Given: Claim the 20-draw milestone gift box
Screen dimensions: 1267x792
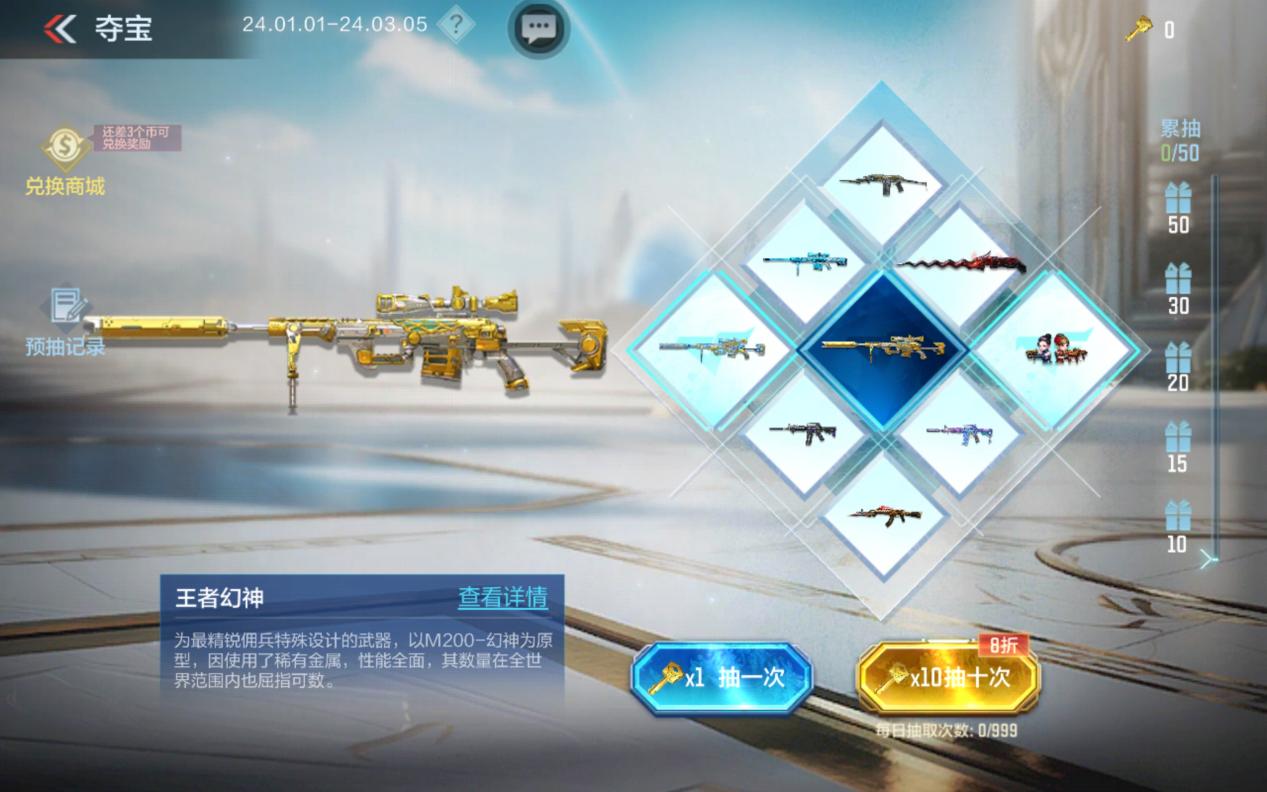Looking at the screenshot, I should [x=1178, y=357].
